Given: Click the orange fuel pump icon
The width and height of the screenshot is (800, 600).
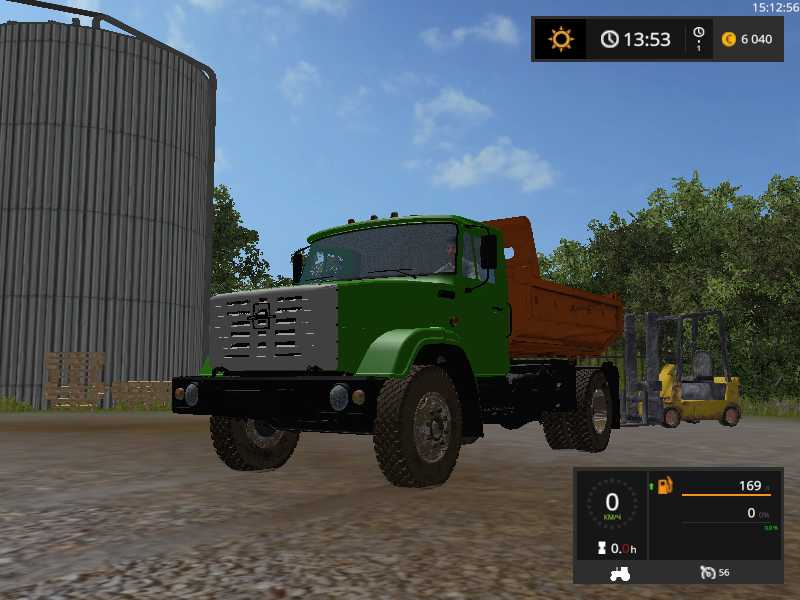Looking at the screenshot, I should click(x=665, y=486).
